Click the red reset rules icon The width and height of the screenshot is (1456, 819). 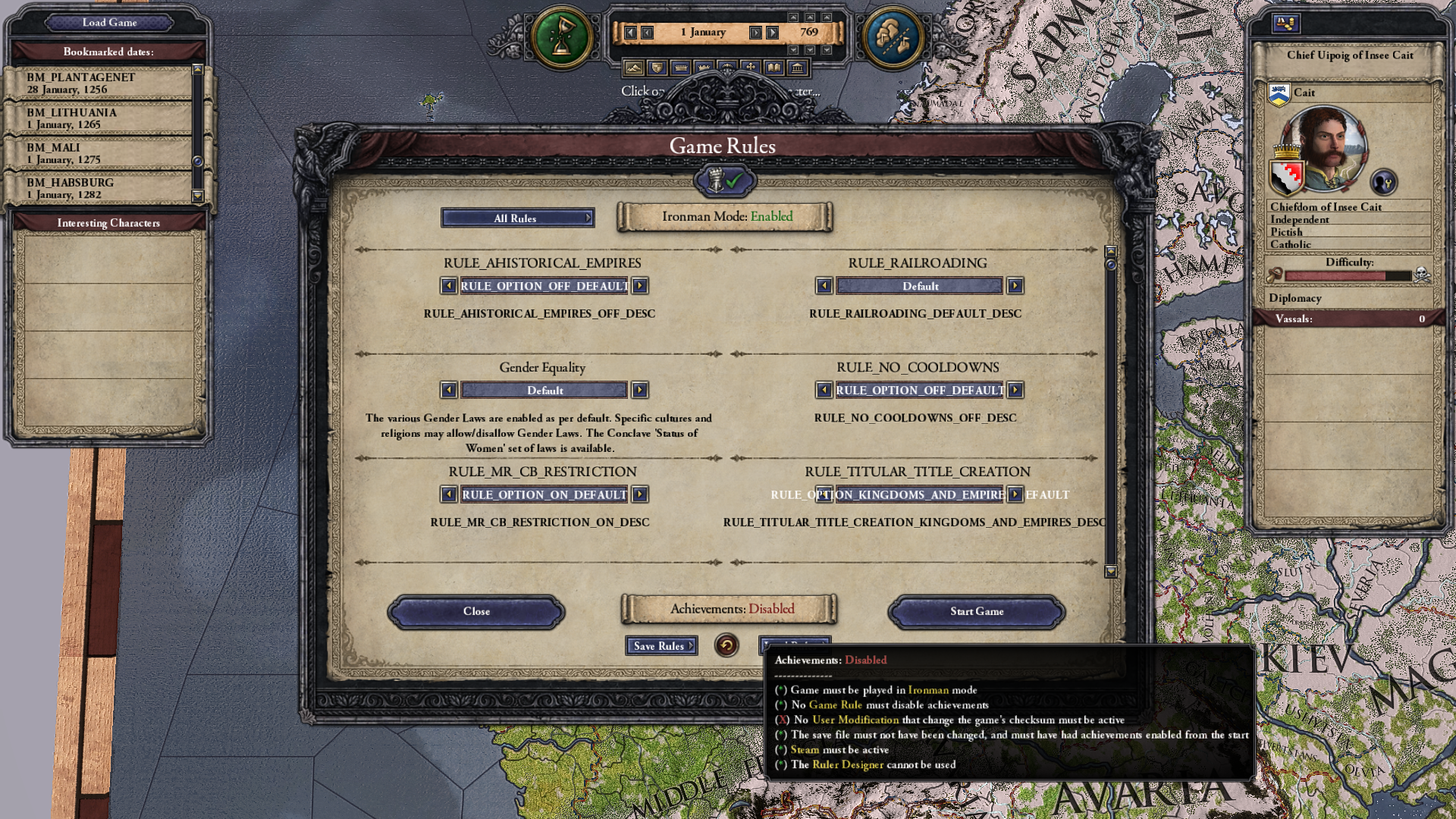[727, 646]
